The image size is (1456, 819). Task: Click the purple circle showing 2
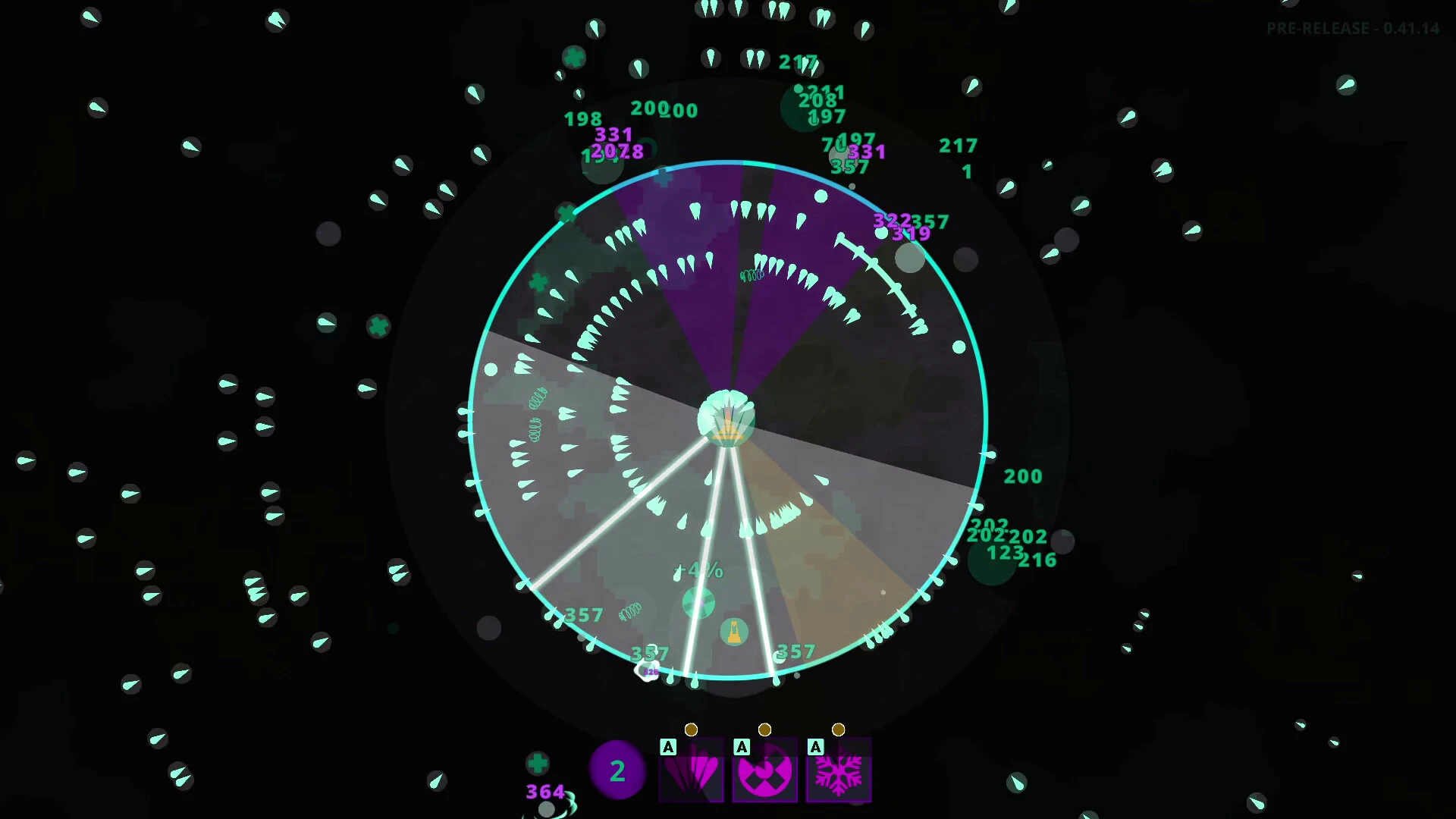(x=617, y=770)
